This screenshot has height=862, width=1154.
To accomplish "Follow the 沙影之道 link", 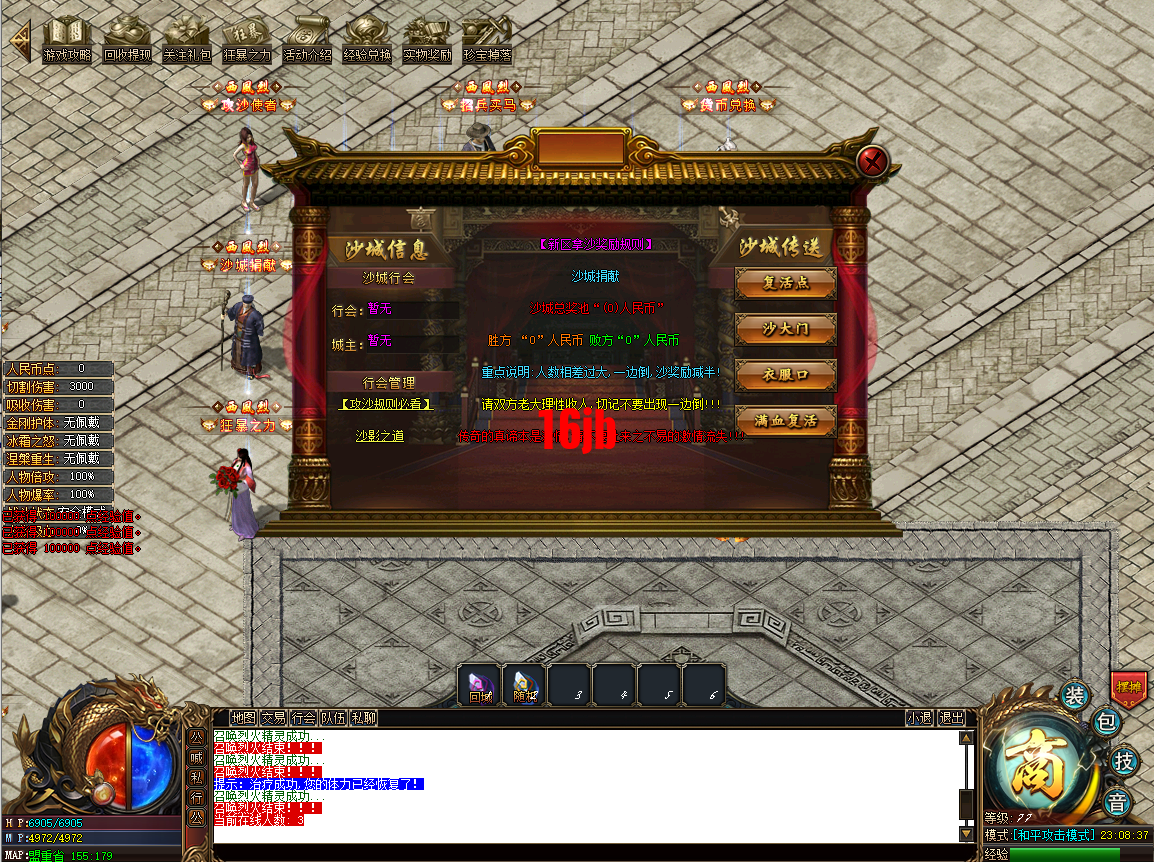I will point(380,436).
